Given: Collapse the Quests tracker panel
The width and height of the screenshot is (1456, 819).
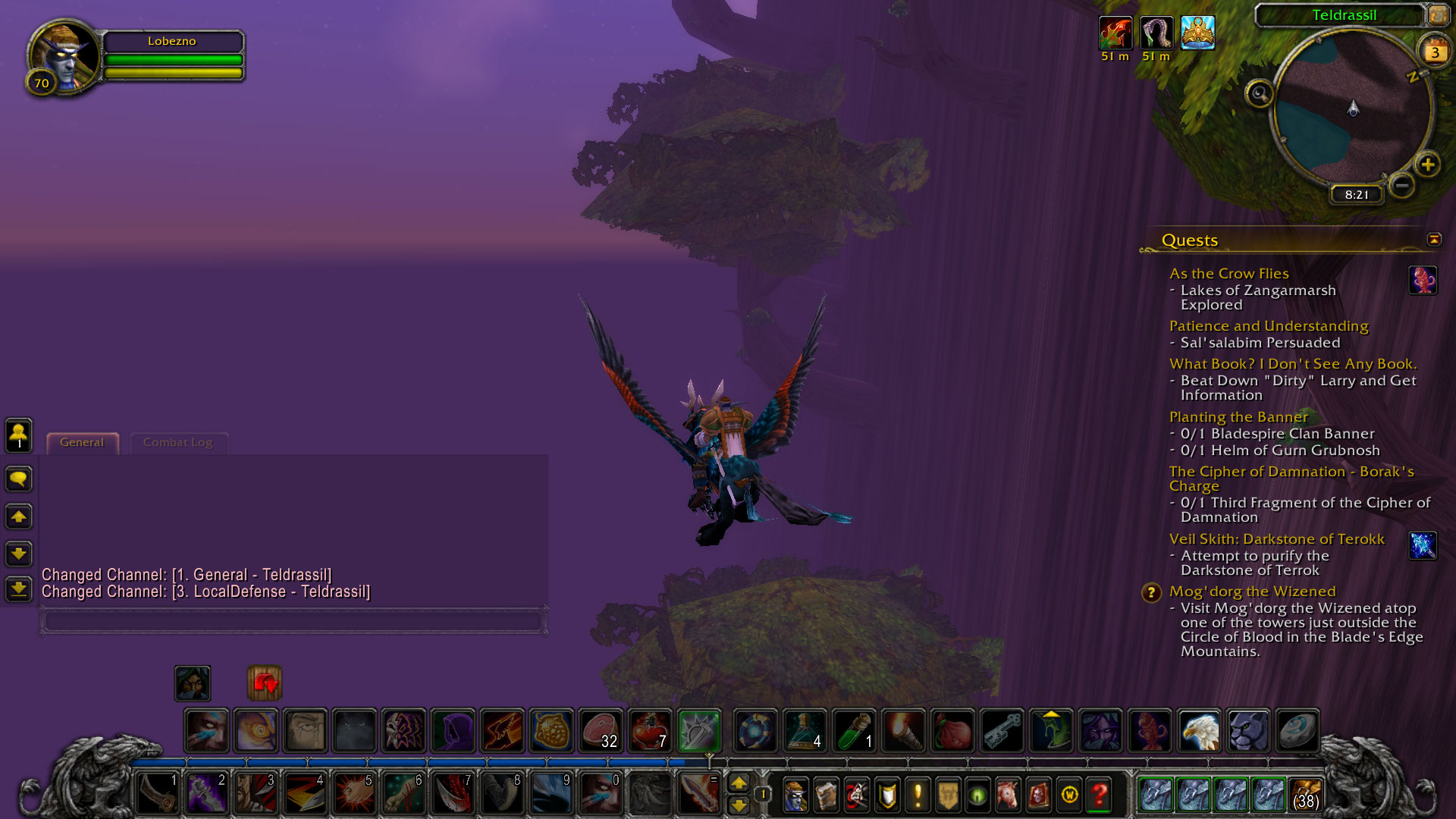Looking at the screenshot, I should coord(1433,240).
